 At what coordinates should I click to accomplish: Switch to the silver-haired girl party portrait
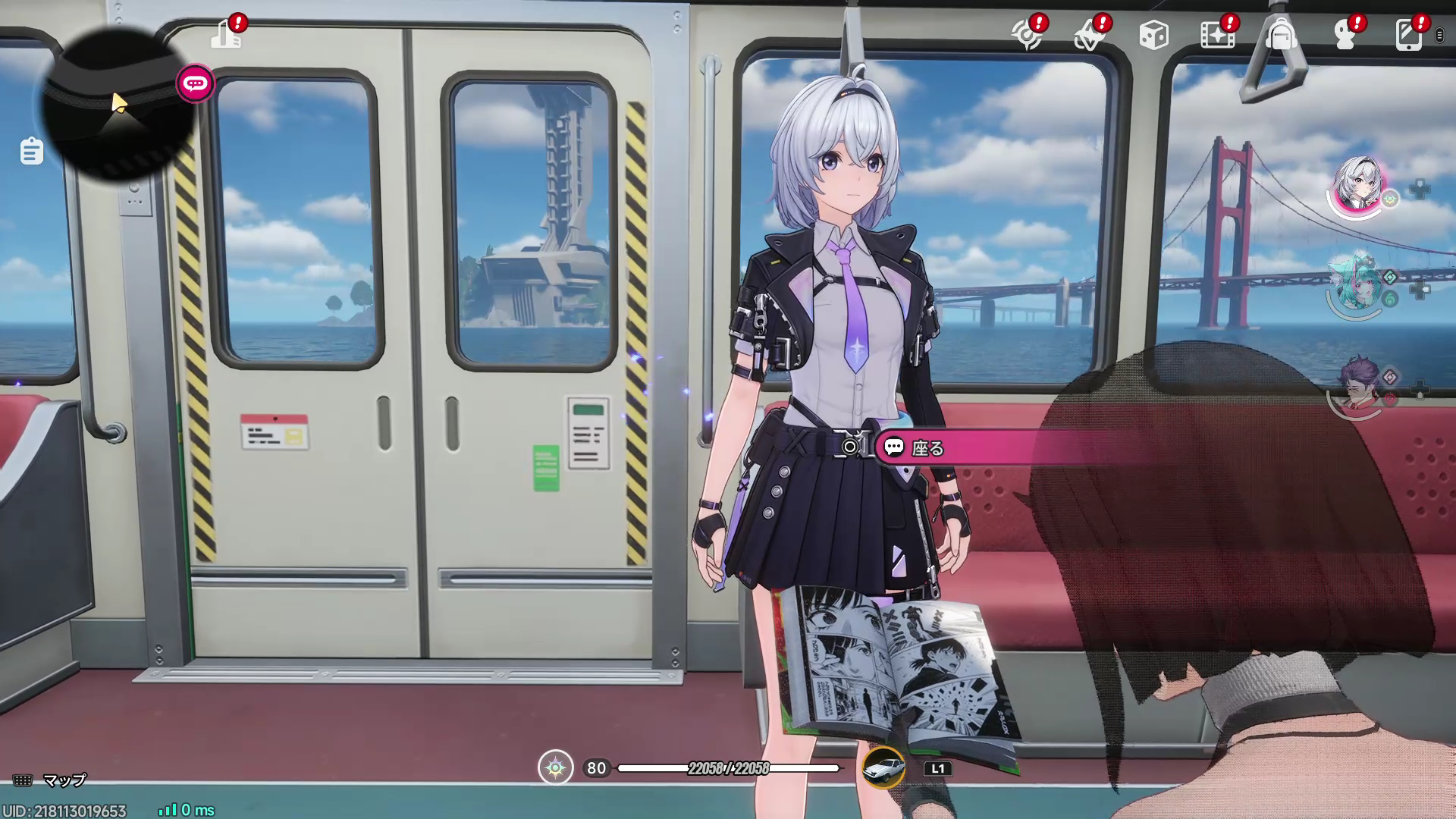tap(1358, 184)
